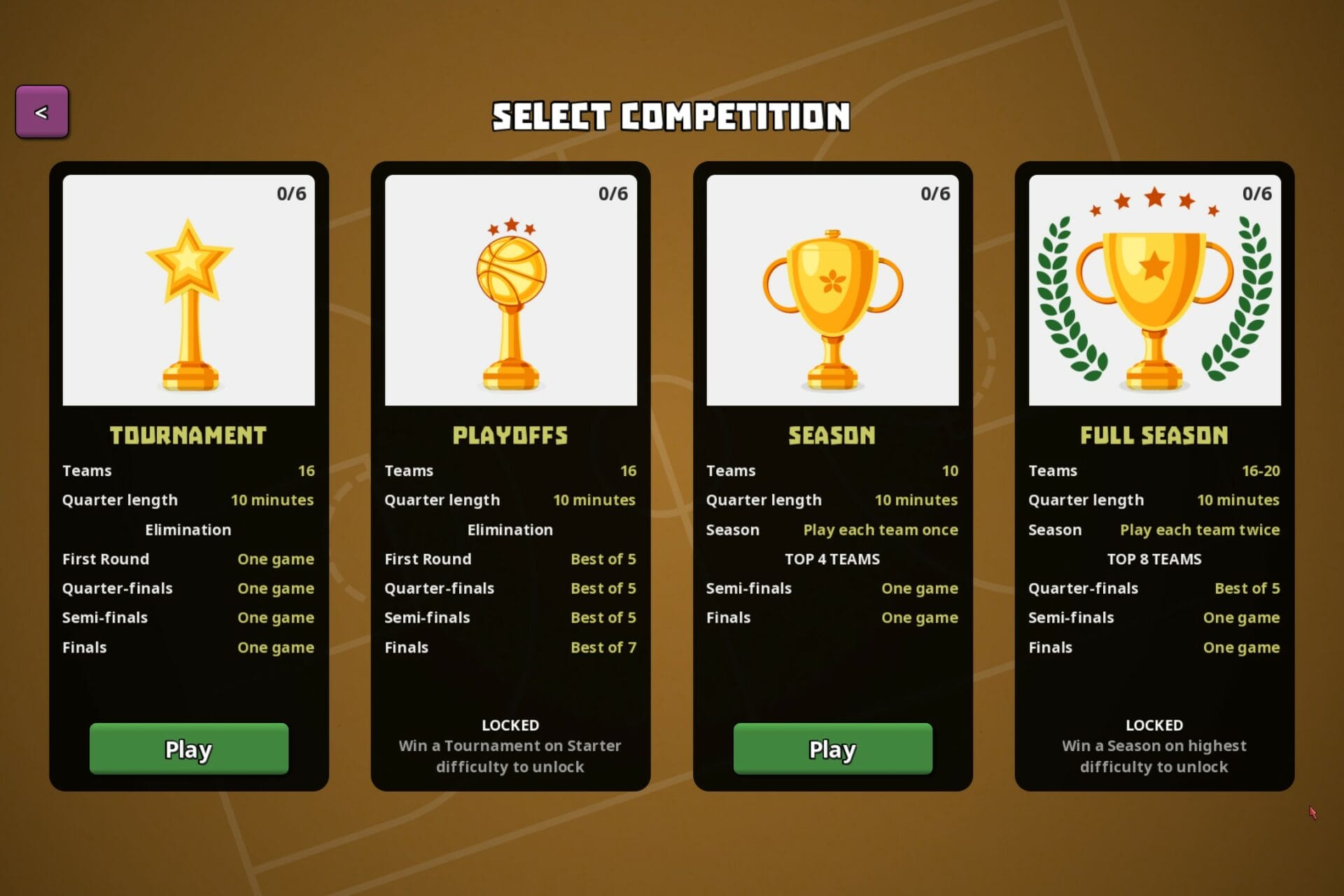The width and height of the screenshot is (1344, 896).
Task: Click the Teams 16 row on Tournament card
Action: [x=188, y=470]
